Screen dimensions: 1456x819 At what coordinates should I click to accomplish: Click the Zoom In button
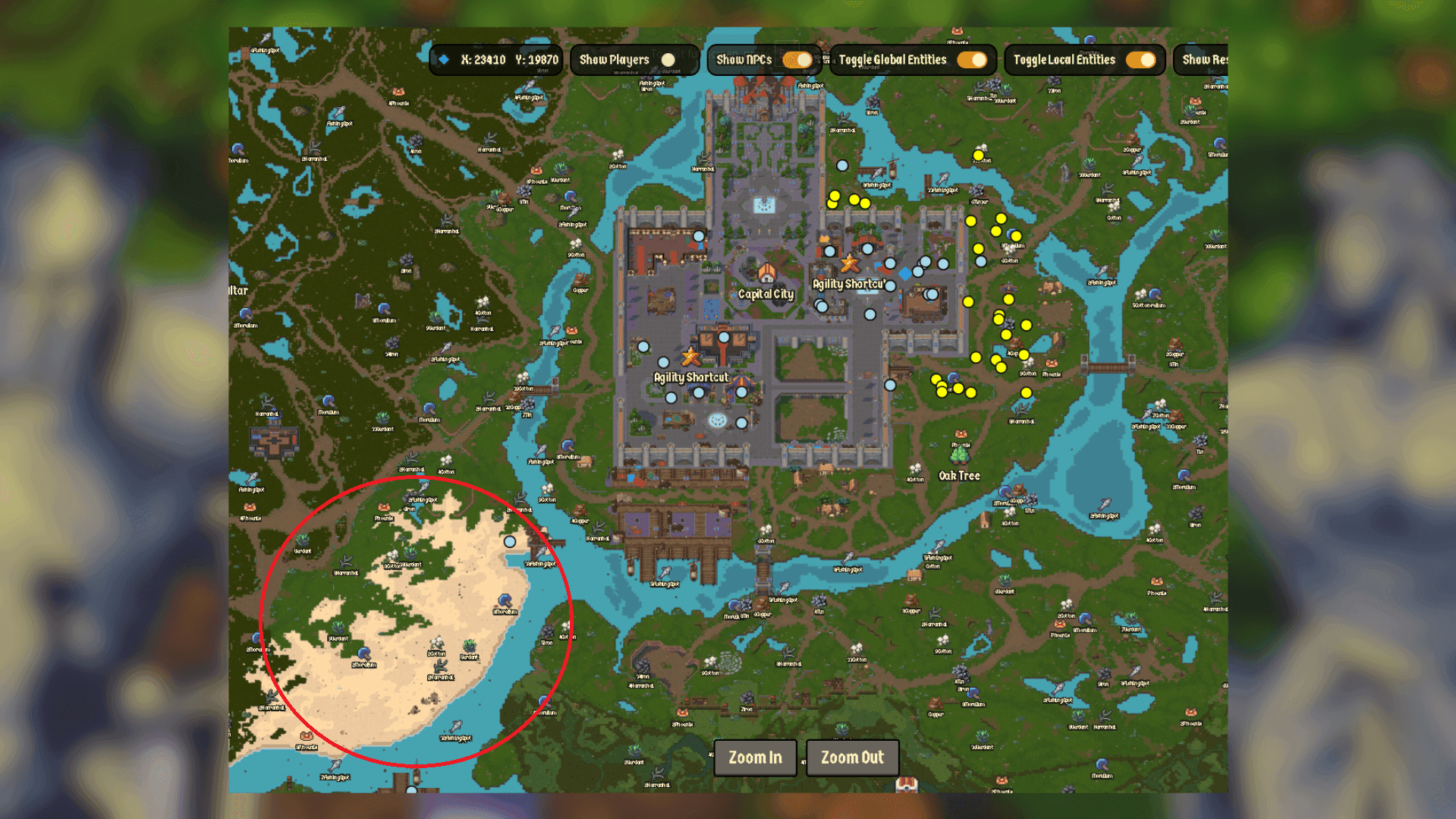coord(755,758)
